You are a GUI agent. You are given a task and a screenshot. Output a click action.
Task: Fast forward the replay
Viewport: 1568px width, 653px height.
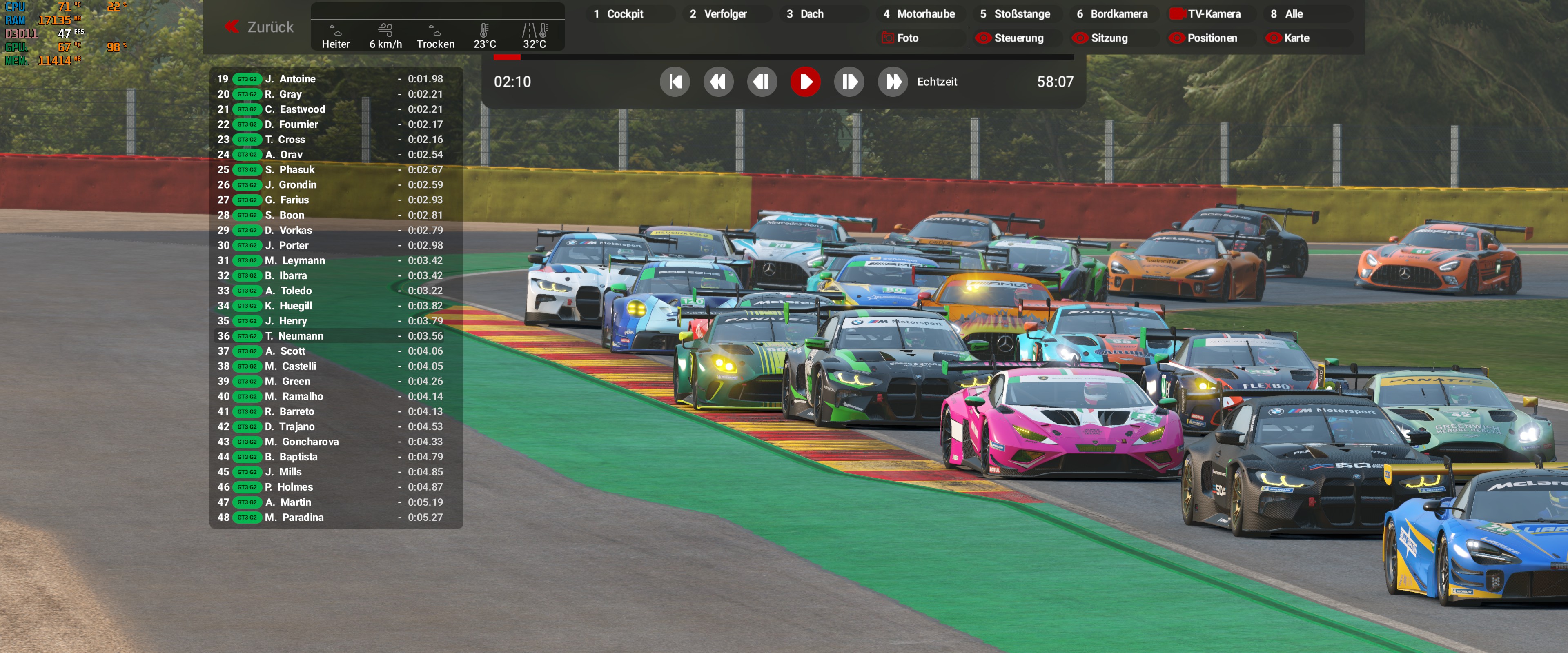[x=893, y=82]
